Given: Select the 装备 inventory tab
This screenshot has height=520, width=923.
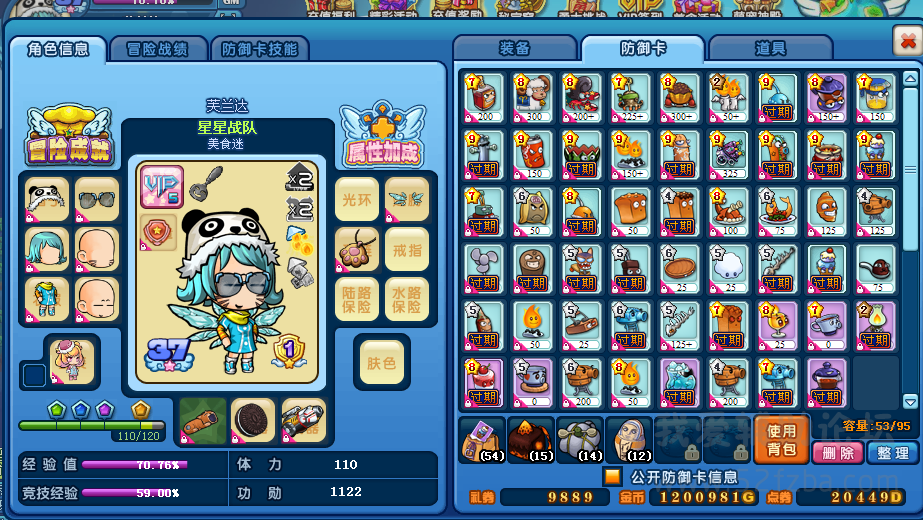Looking at the screenshot, I should tap(514, 48).
